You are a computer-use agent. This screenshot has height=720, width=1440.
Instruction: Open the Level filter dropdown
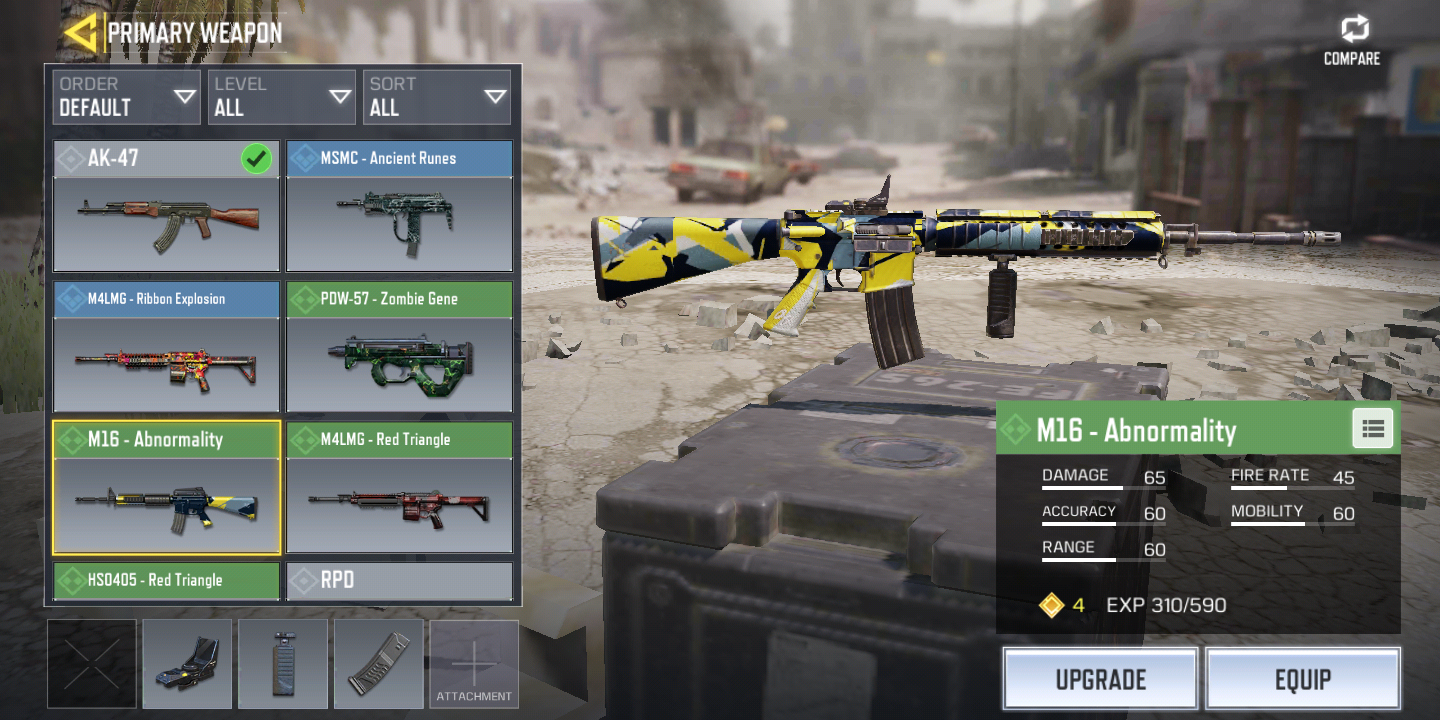[282, 97]
